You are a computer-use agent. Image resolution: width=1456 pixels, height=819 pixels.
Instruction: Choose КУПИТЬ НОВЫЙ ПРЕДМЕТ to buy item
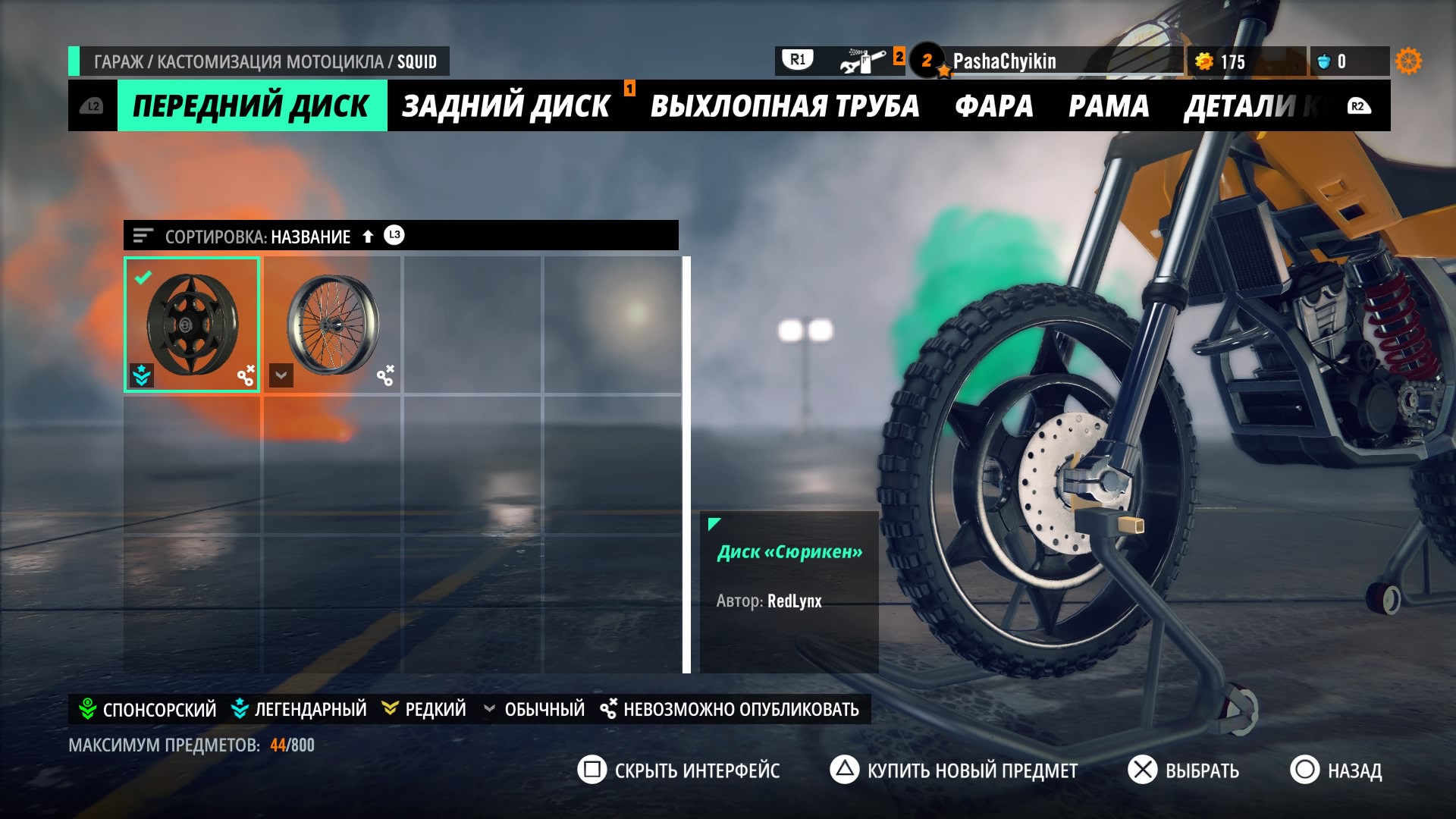click(x=954, y=770)
